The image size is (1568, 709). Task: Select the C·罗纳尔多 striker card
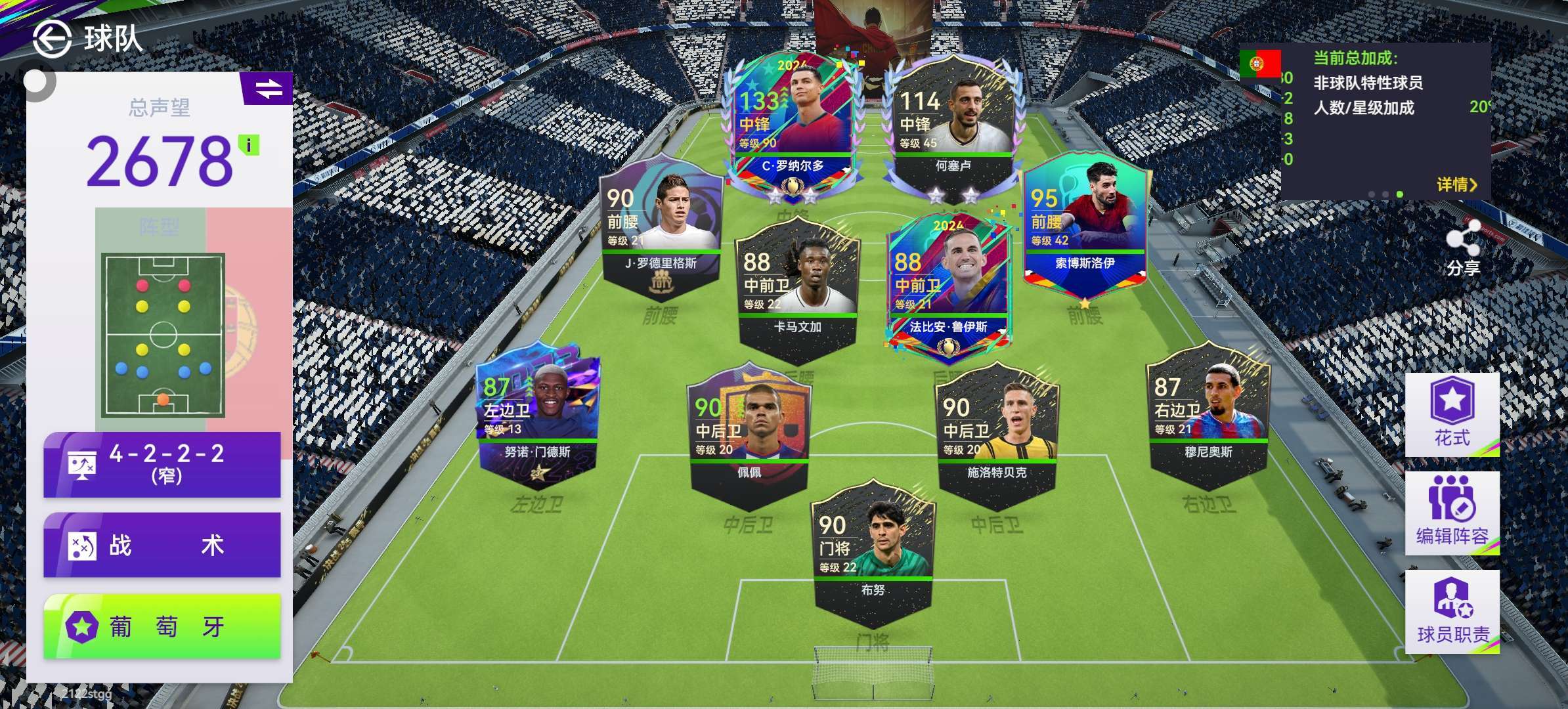pos(791,125)
